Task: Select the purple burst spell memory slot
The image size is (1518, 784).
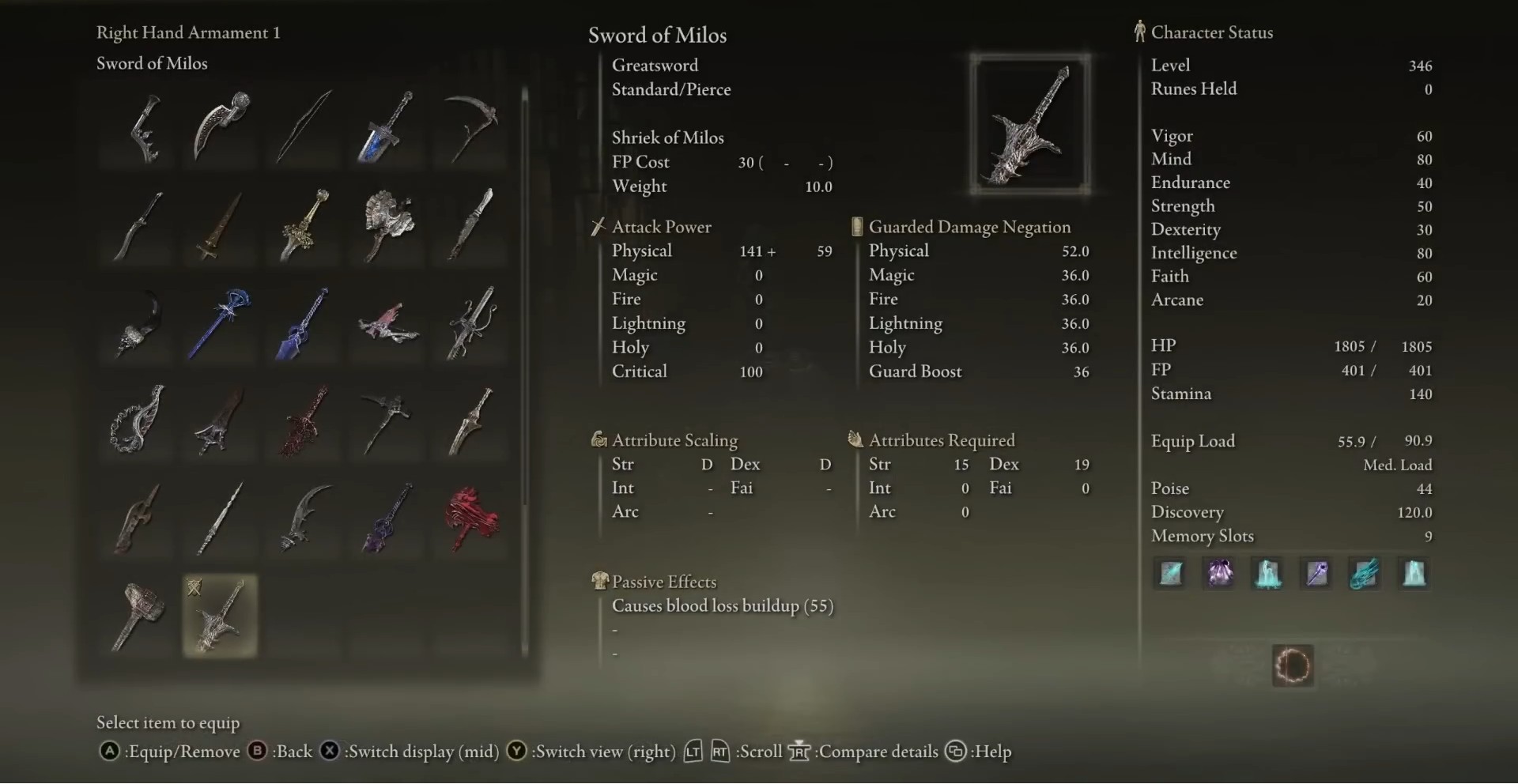Action: point(1219,573)
